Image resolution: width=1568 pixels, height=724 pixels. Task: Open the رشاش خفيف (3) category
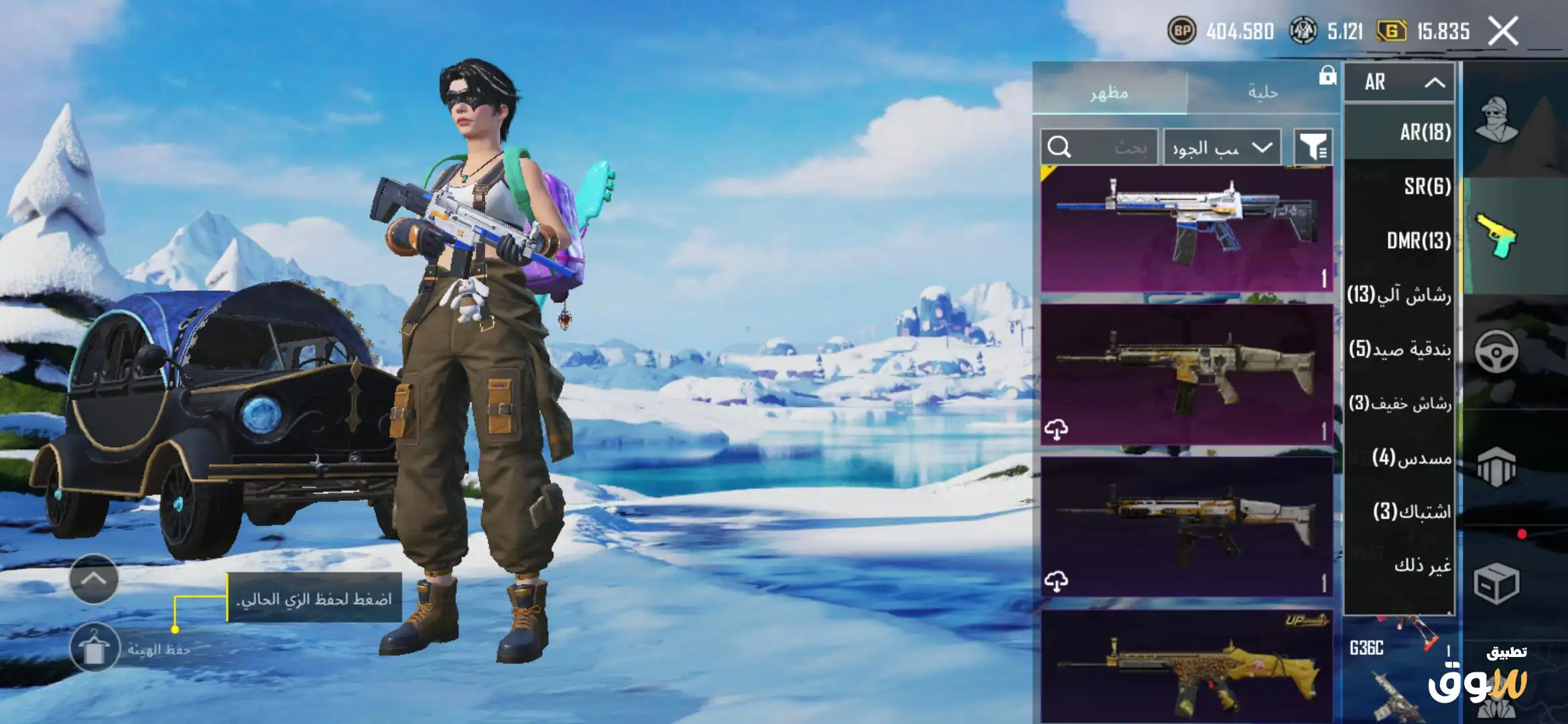pyautogui.click(x=1400, y=403)
